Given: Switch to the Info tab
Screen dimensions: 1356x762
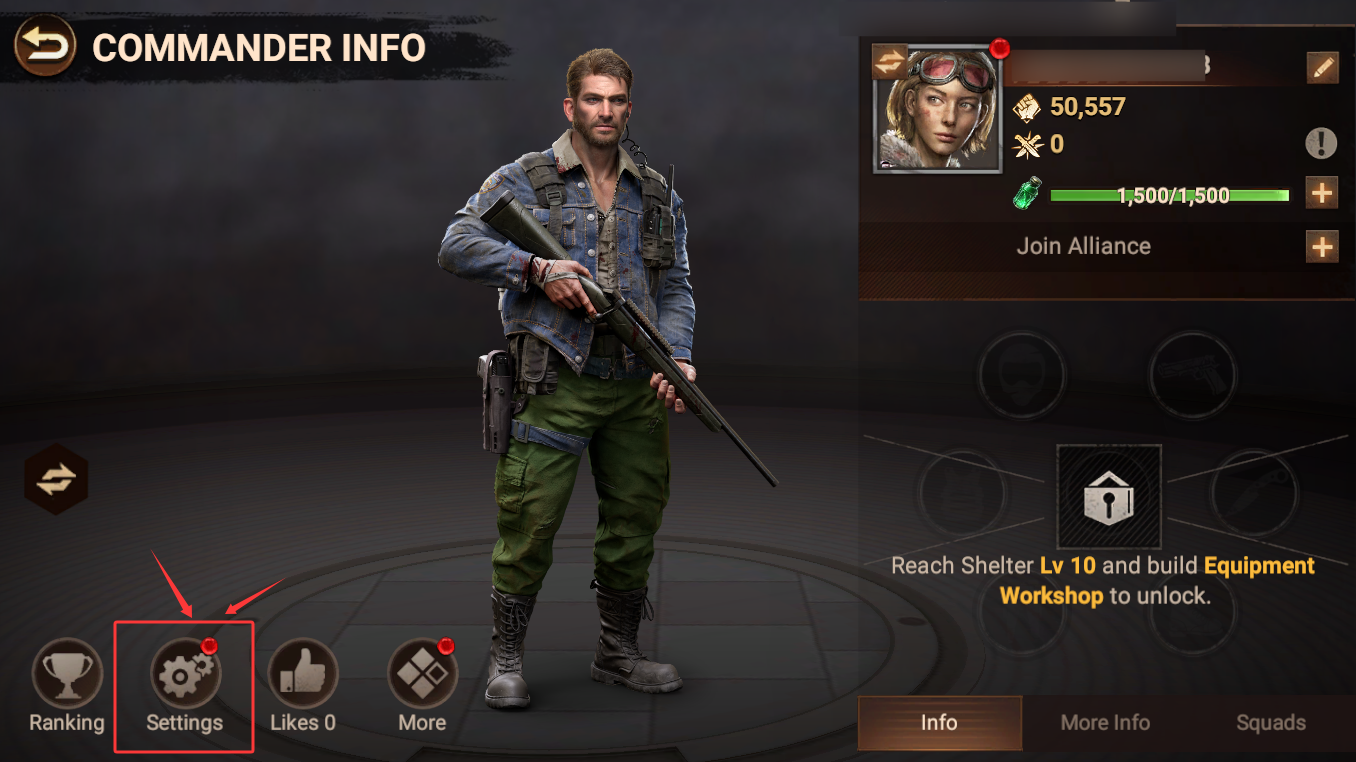Looking at the screenshot, I should tap(939, 723).
